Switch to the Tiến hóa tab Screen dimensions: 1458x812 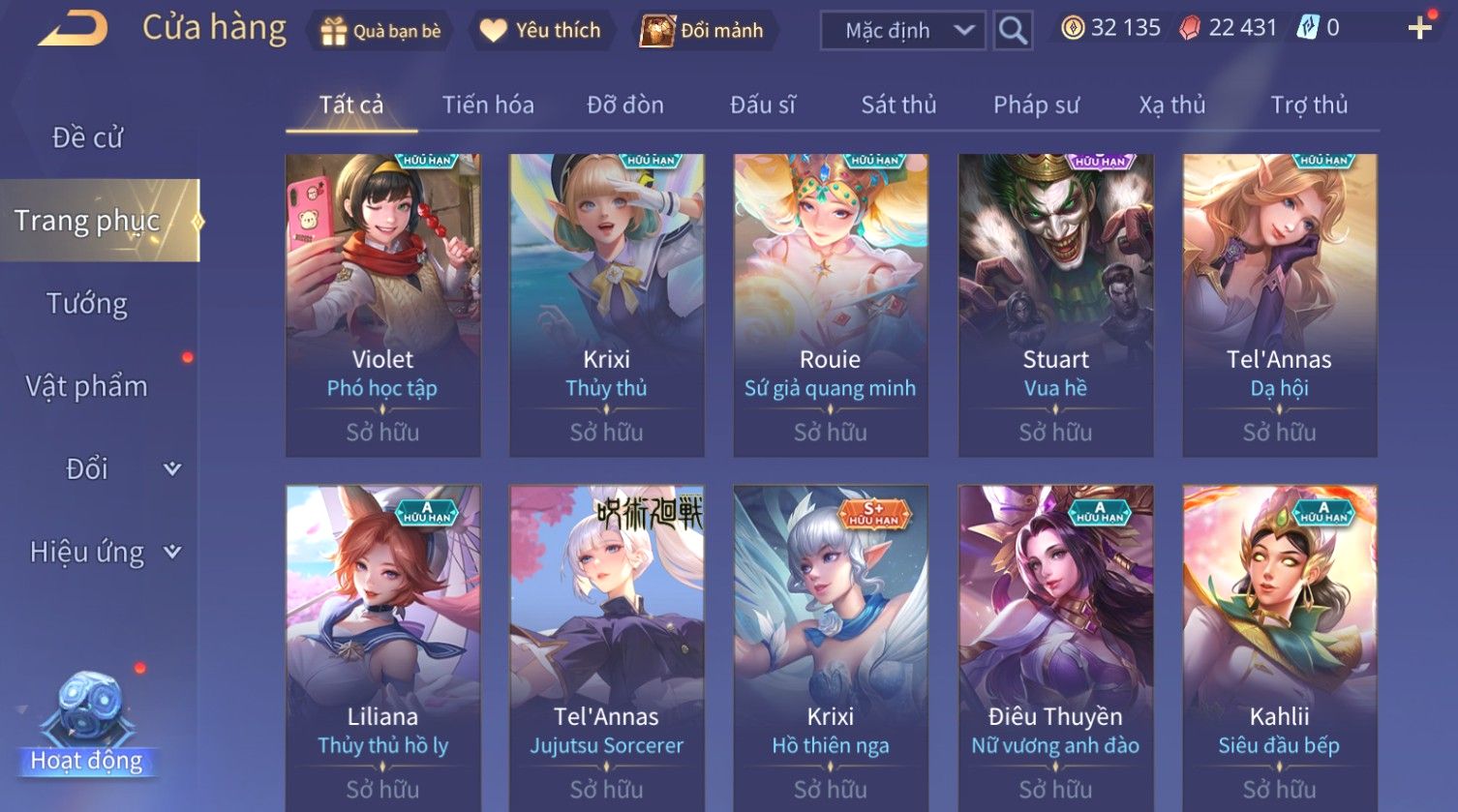click(x=488, y=105)
